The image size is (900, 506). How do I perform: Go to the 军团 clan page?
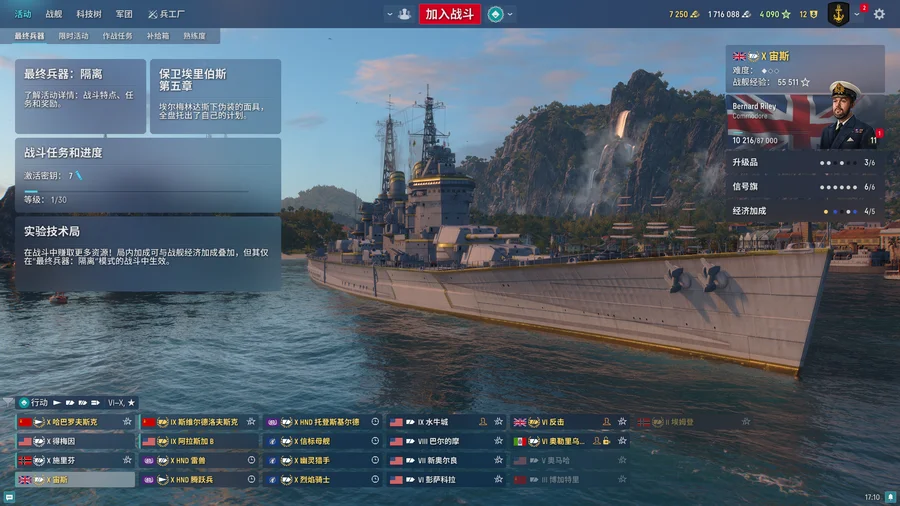(123, 14)
